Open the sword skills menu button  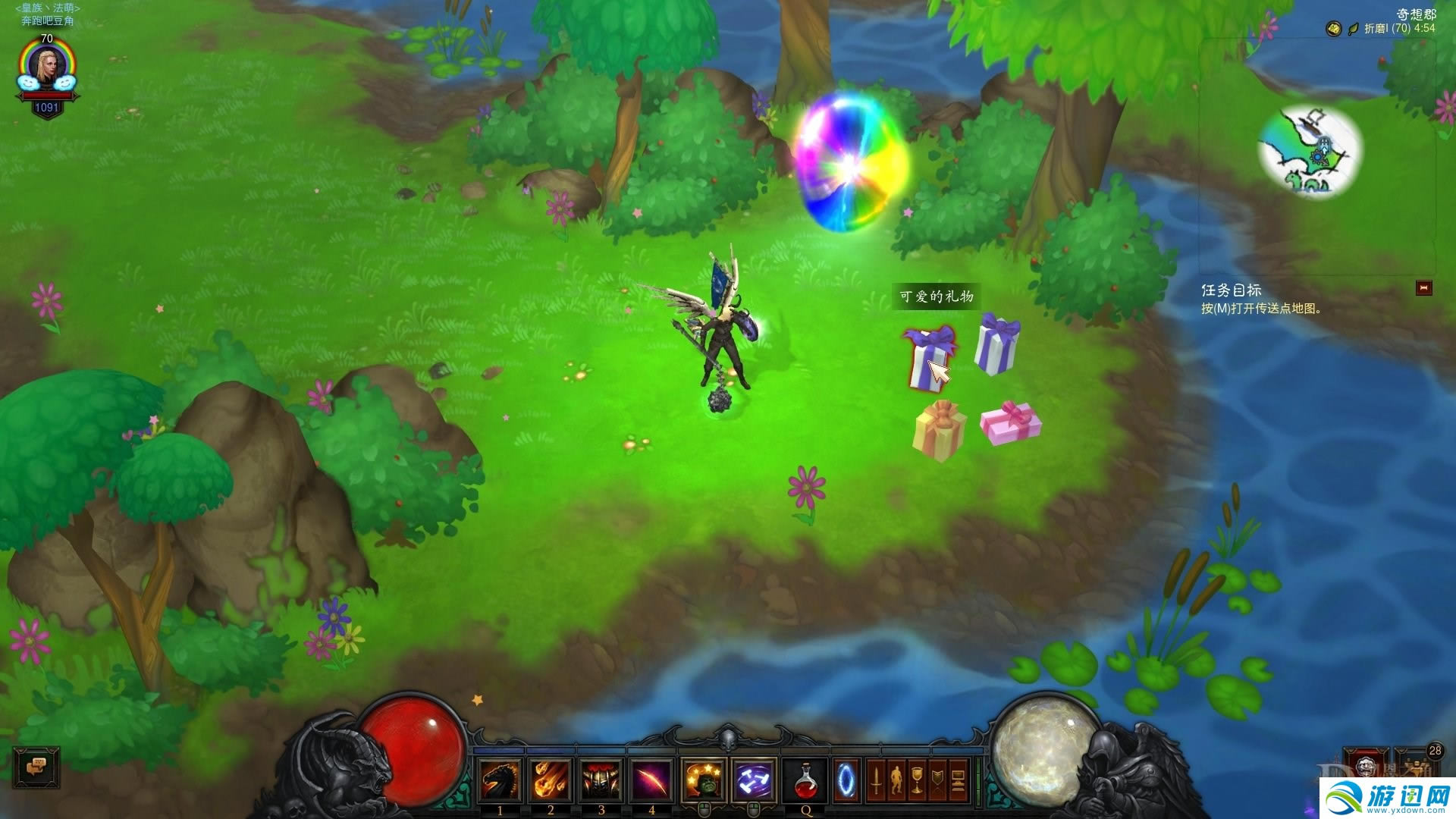coord(876,780)
